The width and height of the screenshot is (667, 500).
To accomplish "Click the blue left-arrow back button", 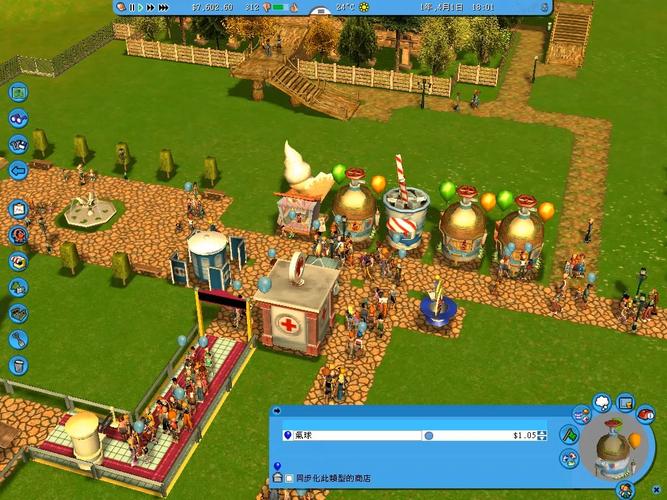I will coord(18,169).
